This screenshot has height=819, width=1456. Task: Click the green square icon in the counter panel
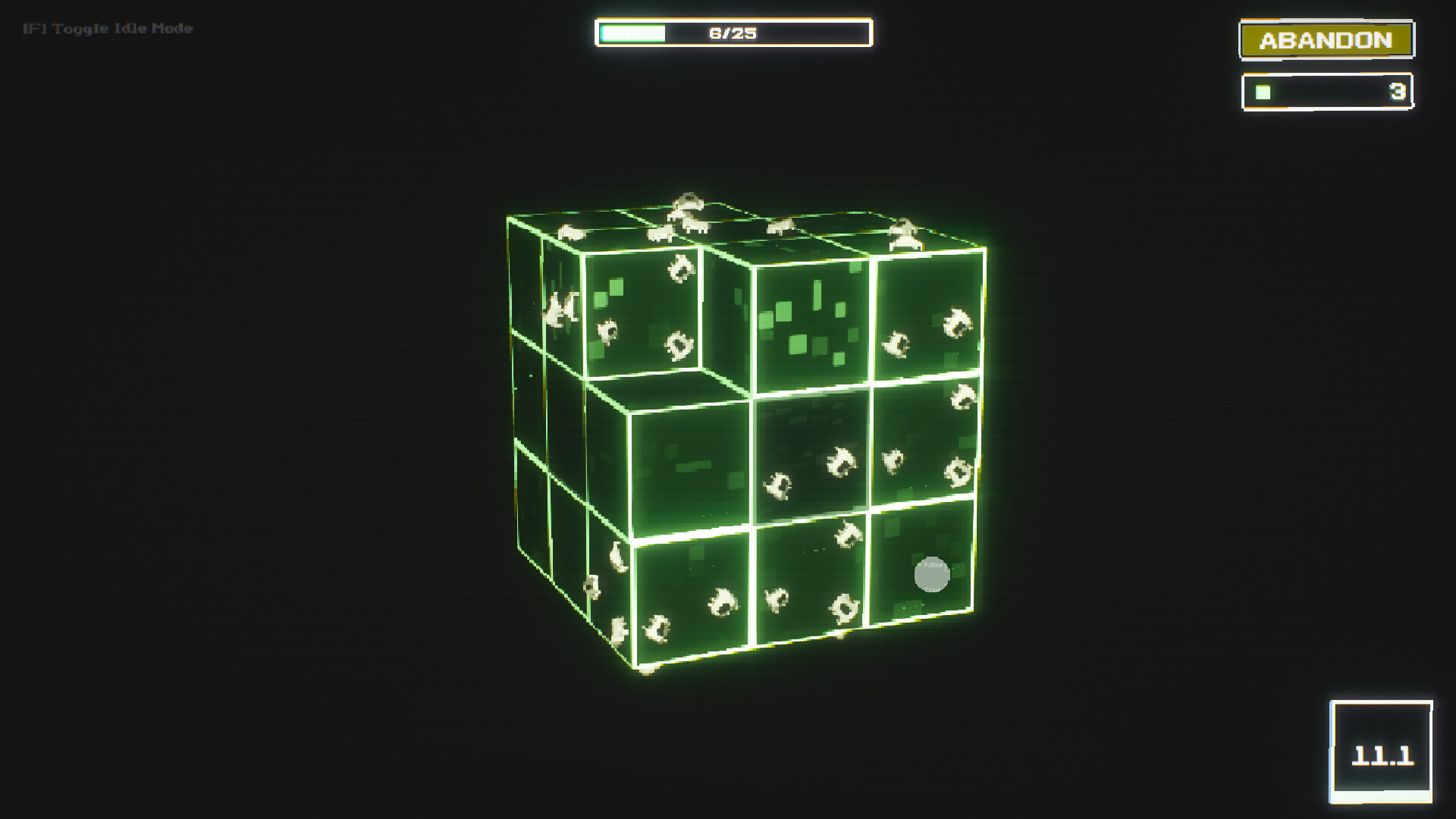point(1261,93)
